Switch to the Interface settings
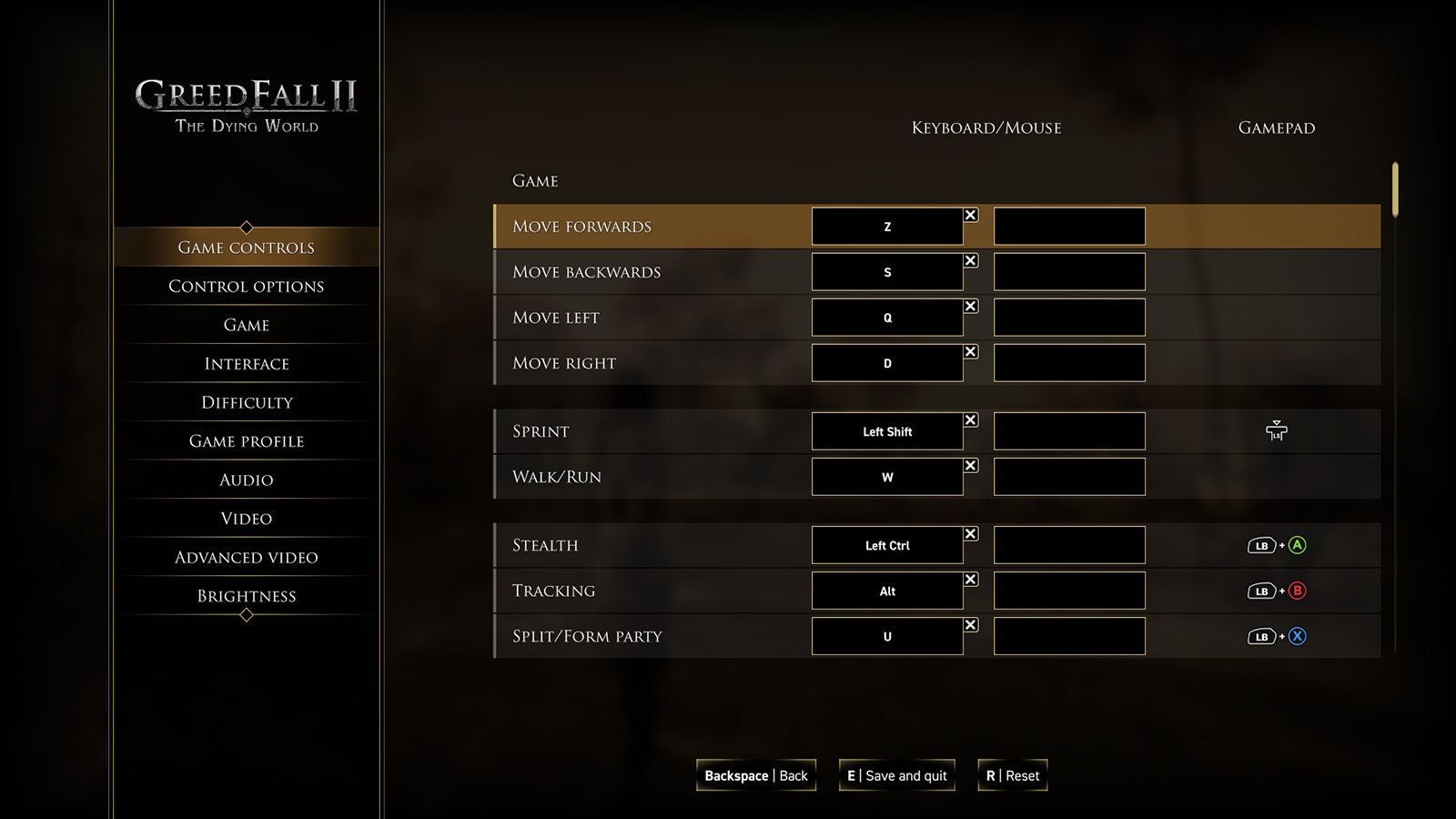 [x=246, y=364]
